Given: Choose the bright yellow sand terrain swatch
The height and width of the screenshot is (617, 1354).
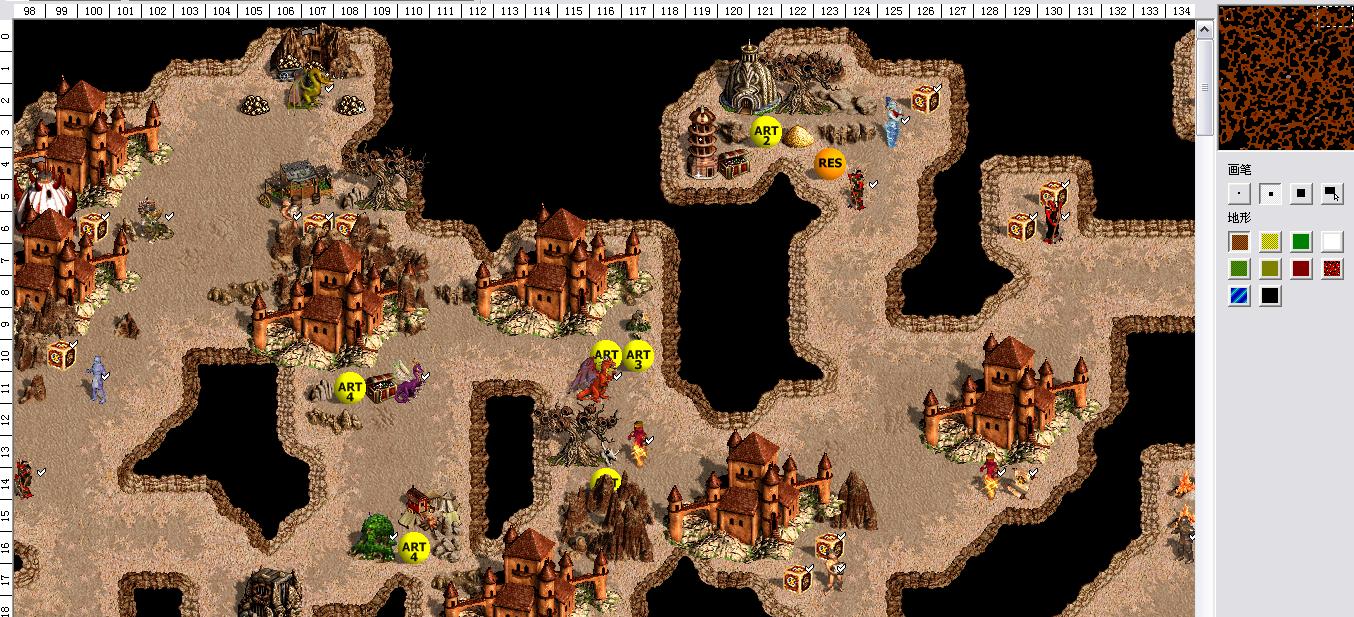Looking at the screenshot, I should 1270,242.
